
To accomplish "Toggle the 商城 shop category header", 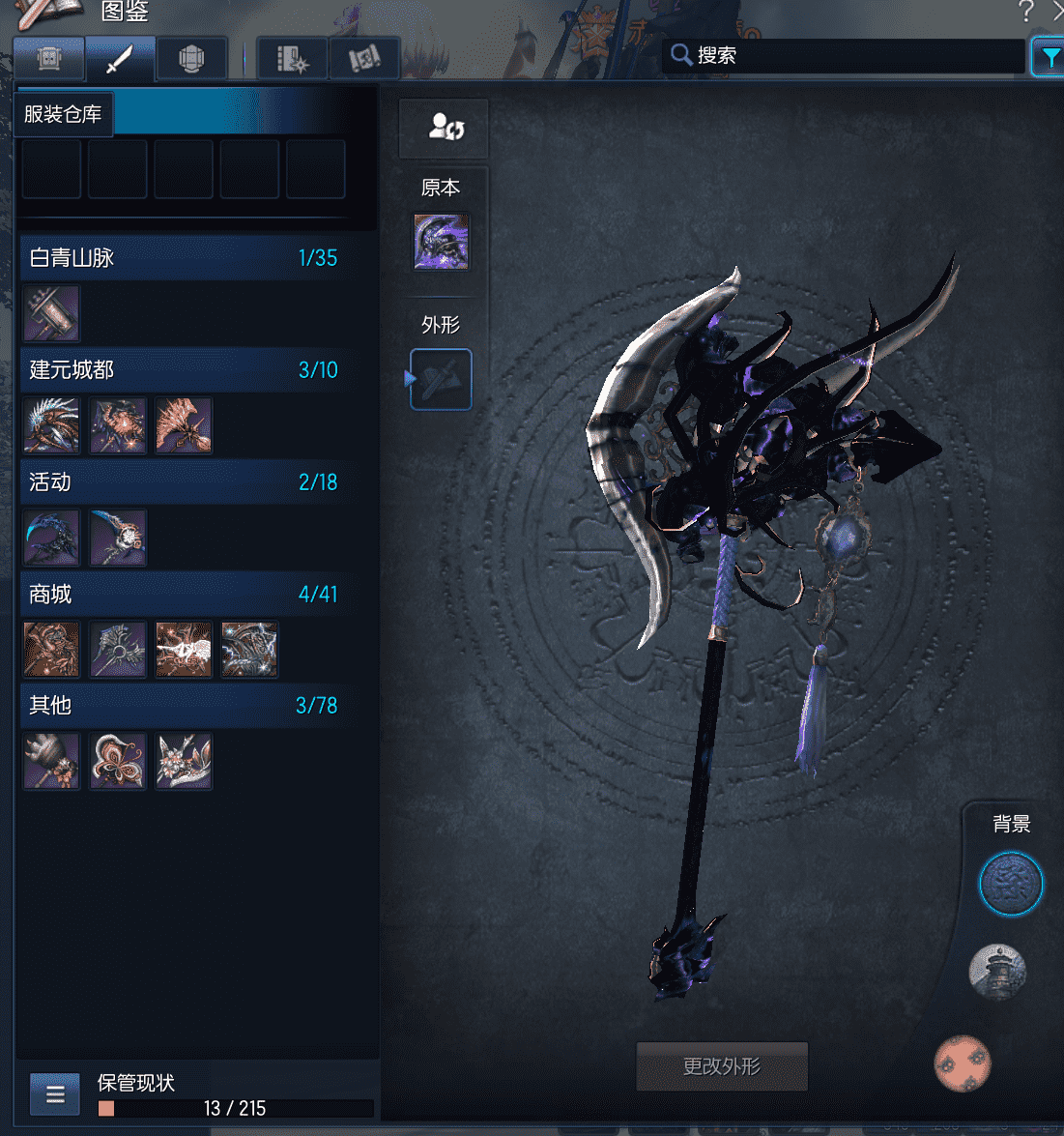I will pyautogui.click(x=183, y=595).
